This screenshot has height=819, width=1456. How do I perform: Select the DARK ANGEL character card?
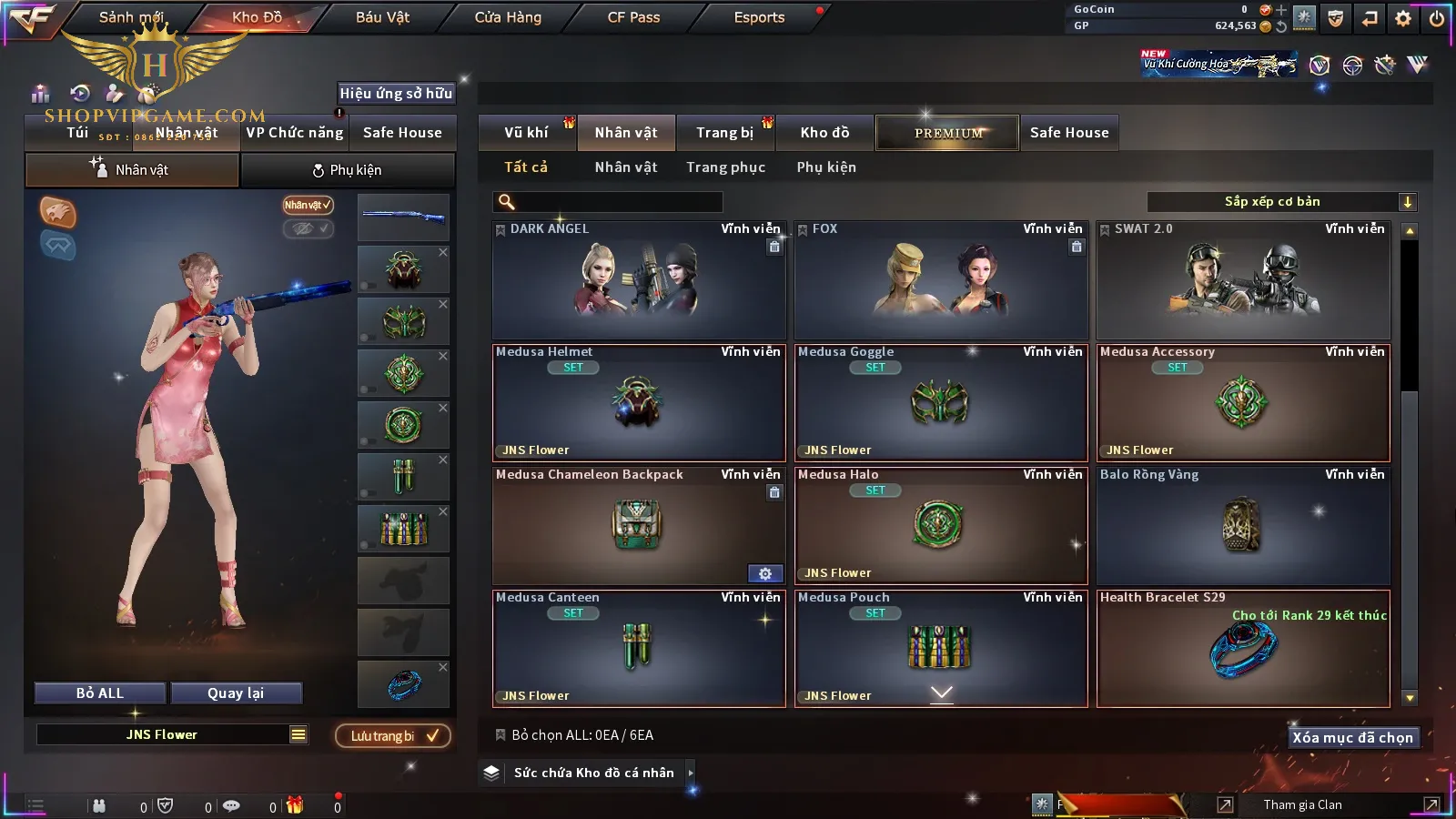click(x=639, y=280)
